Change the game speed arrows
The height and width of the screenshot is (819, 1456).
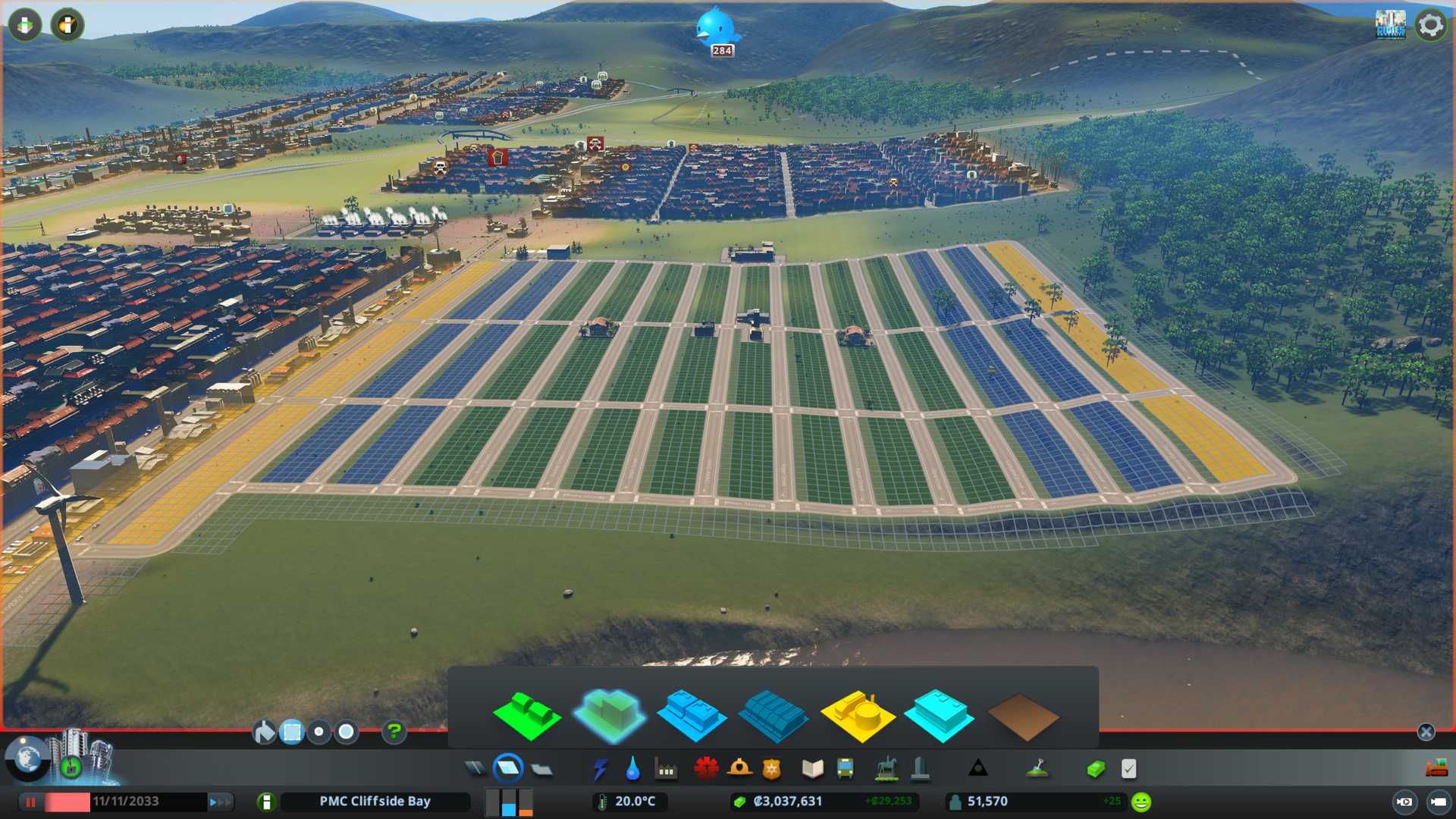pos(220,802)
